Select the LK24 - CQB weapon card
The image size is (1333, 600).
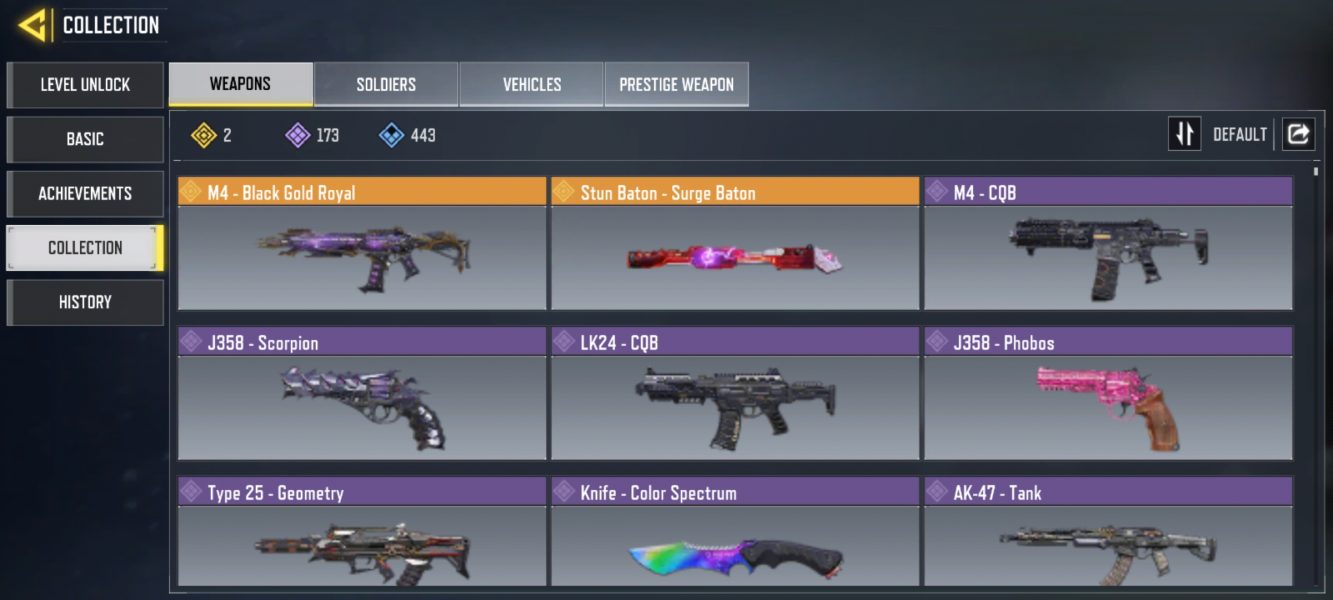click(735, 406)
